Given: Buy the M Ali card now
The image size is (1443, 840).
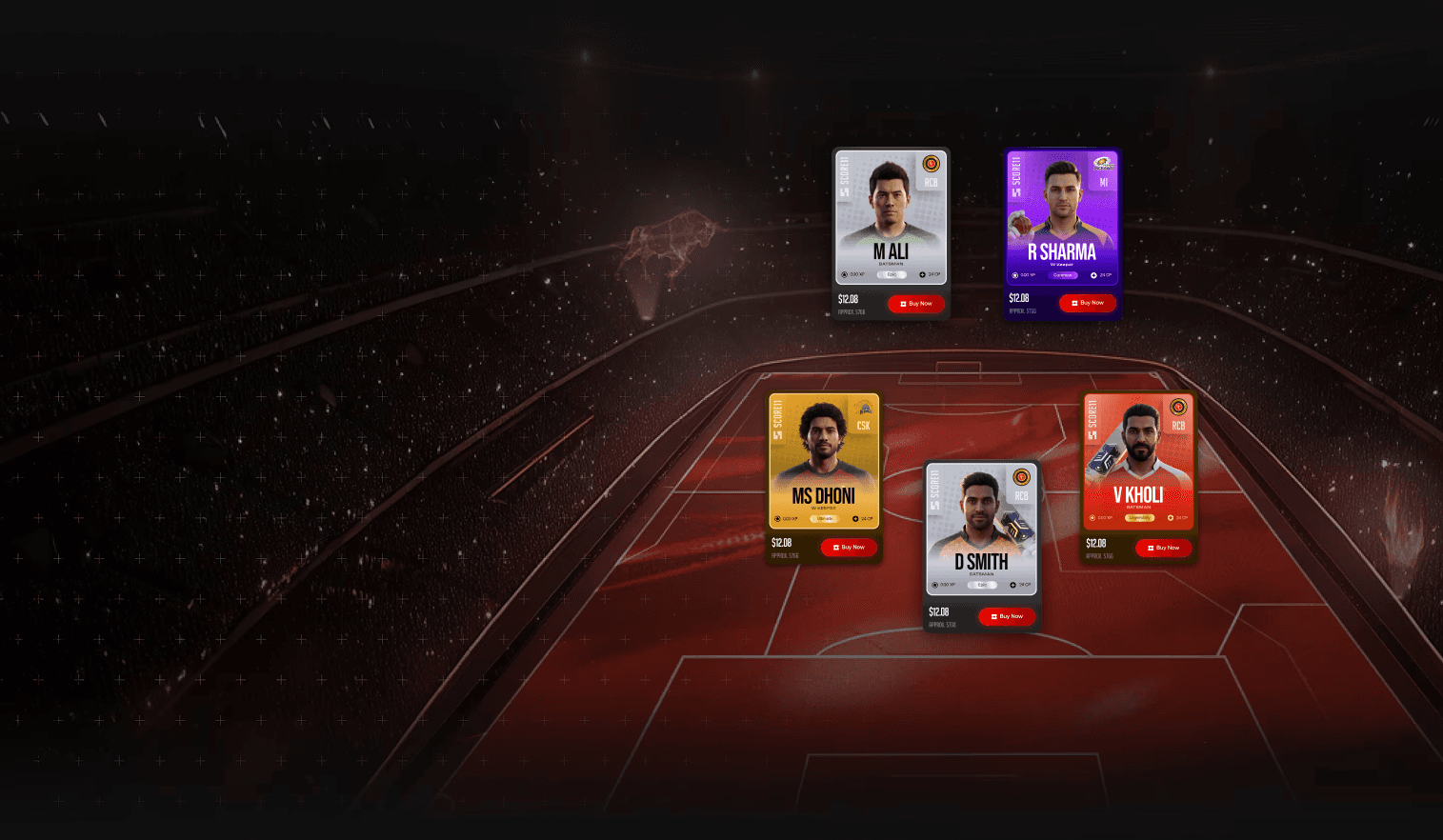Looking at the screenshot, I should pos(916,304).
